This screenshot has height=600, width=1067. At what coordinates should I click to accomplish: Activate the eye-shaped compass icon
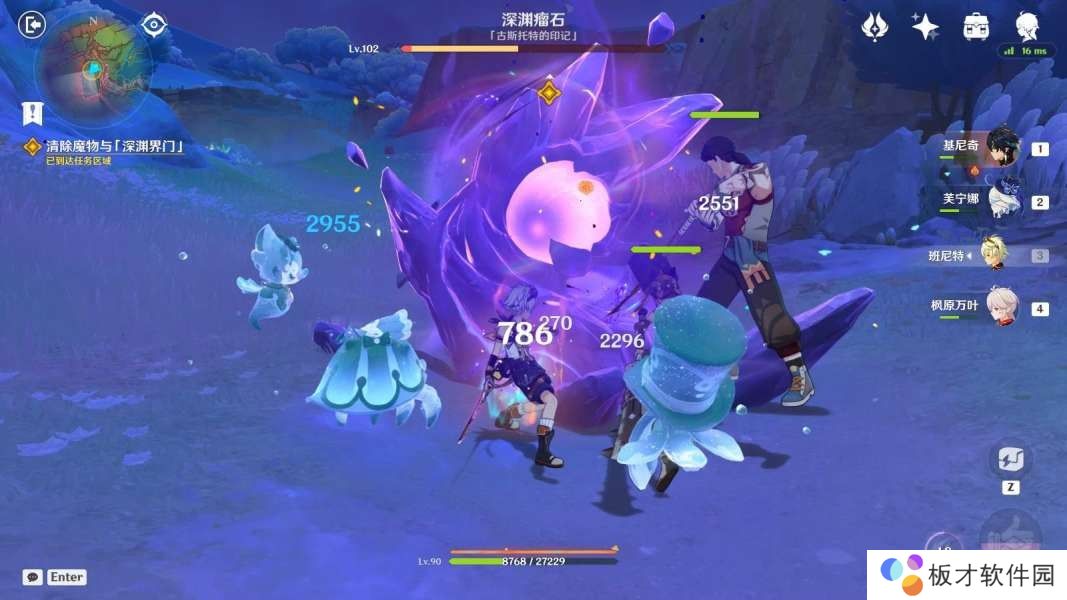(x=154, y=24)
